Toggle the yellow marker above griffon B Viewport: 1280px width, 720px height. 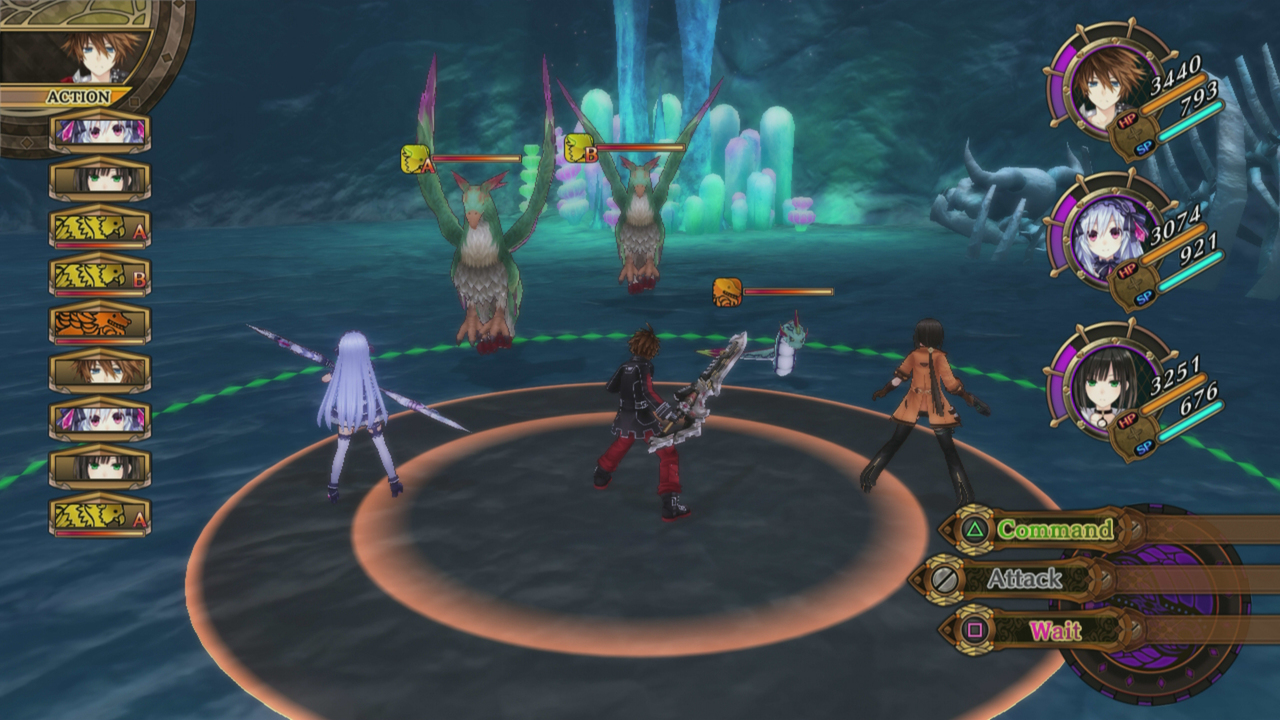(577, 146)
